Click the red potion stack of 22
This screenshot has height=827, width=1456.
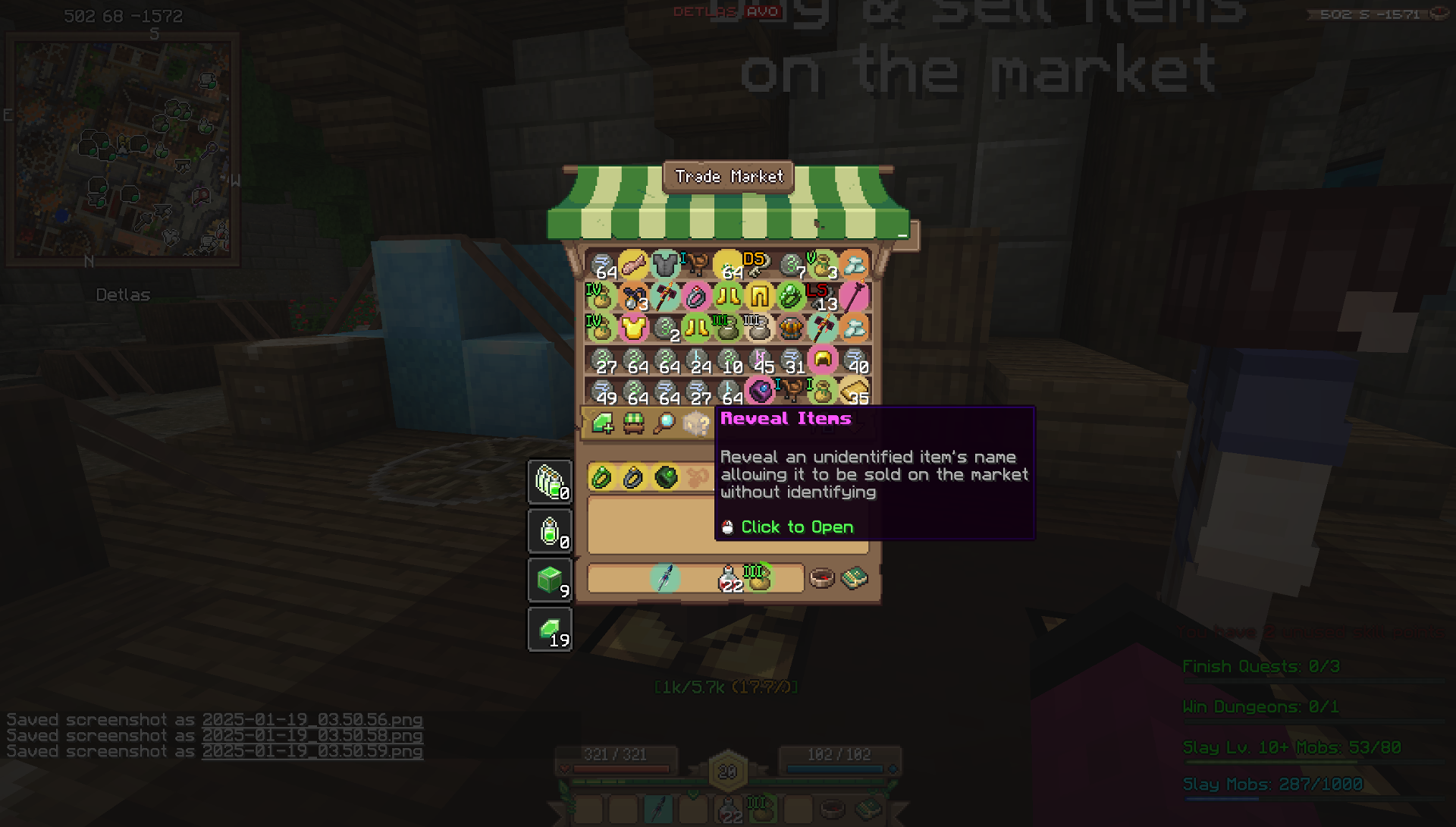(729, 579)
